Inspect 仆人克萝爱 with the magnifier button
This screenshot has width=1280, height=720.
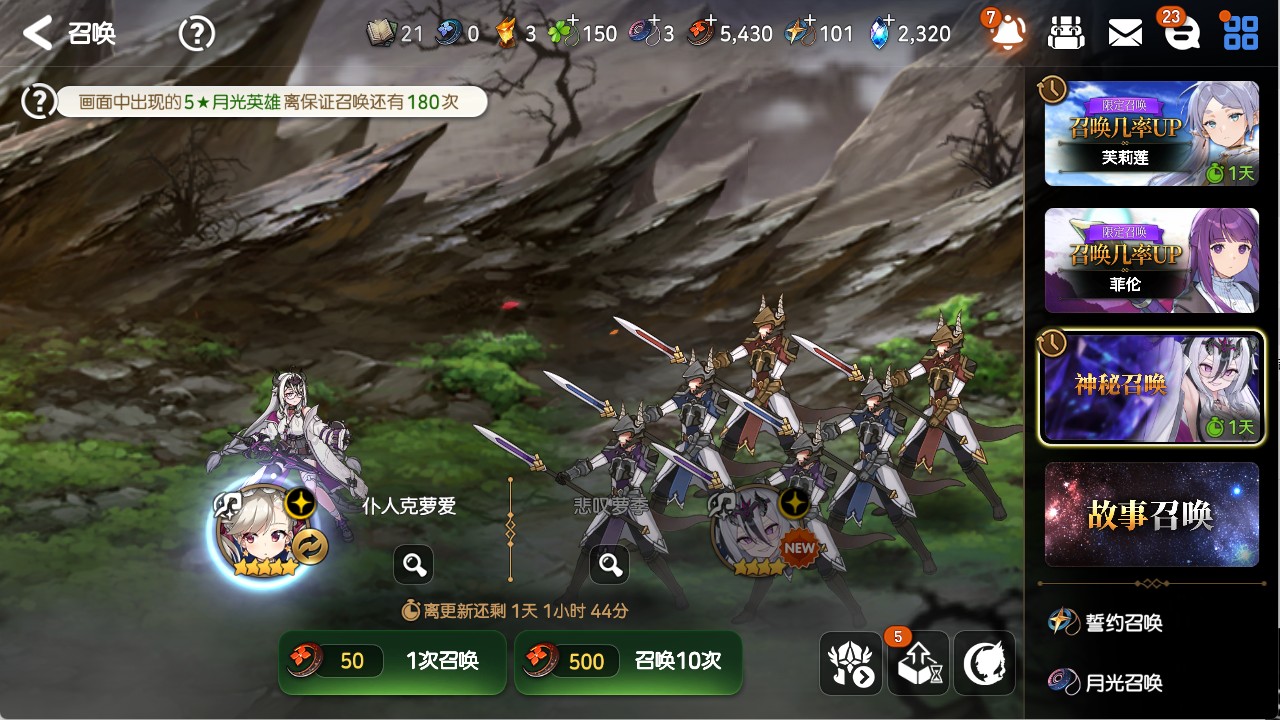414,565
